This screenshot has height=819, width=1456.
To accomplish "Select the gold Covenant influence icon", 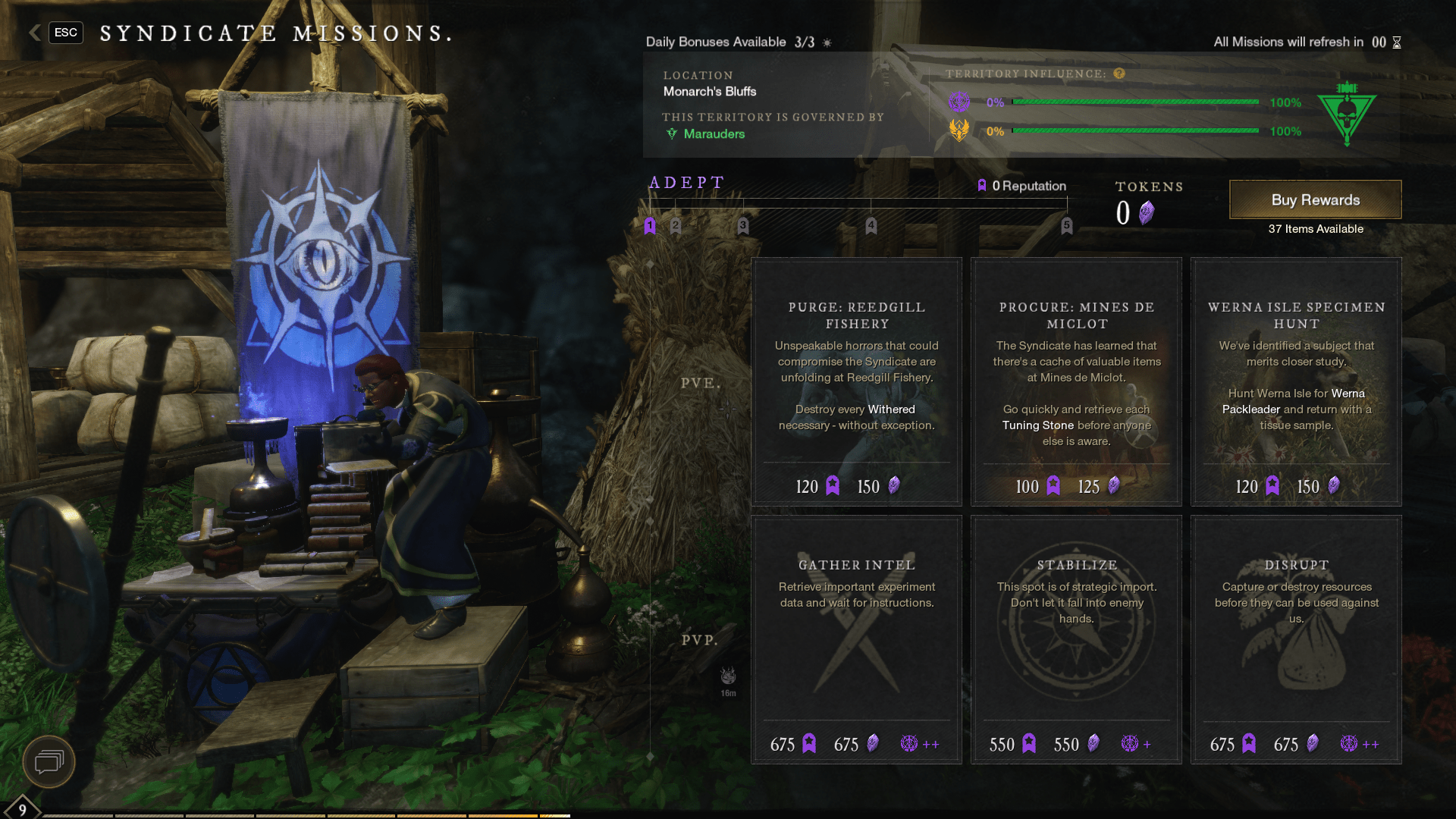I will coord(960,130).
